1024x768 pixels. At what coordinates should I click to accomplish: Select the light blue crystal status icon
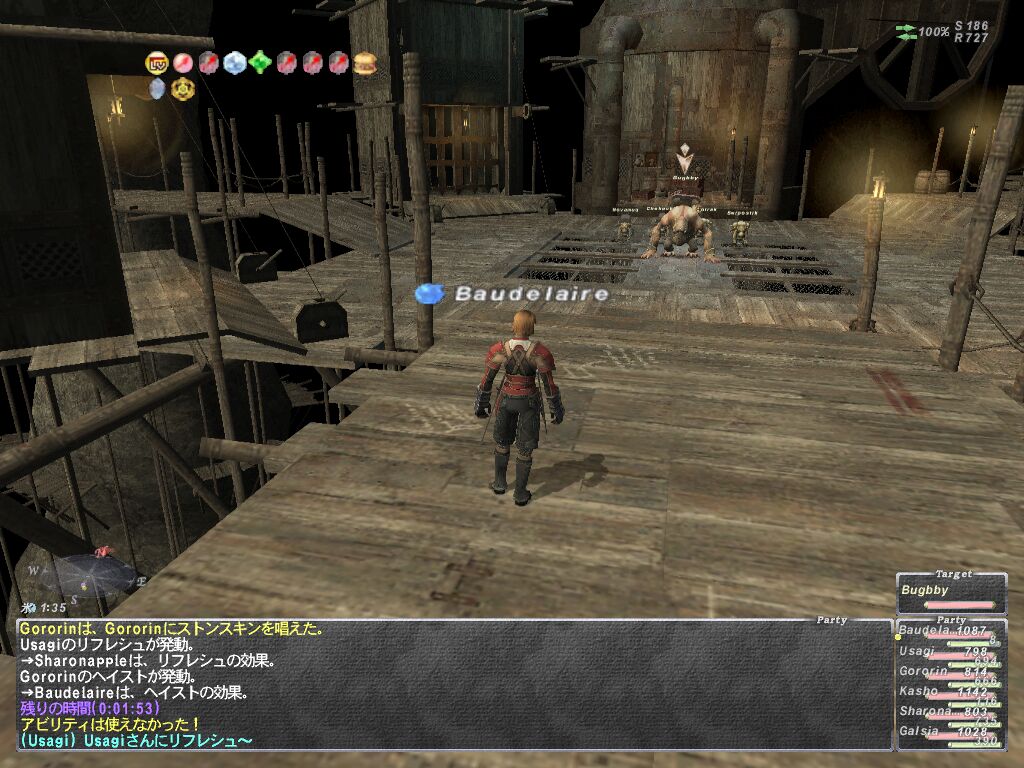pyautogui.click(x=235, y=63)
